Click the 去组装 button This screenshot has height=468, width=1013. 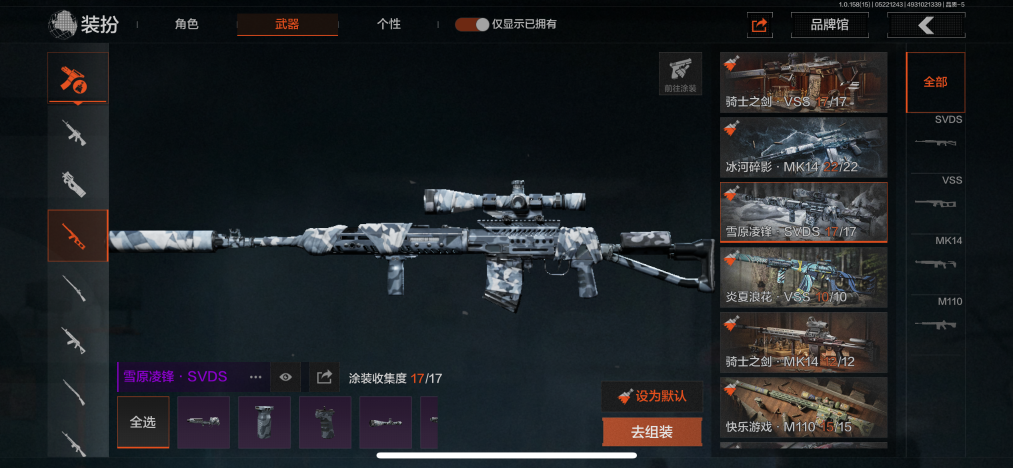(x=652, y=432)
